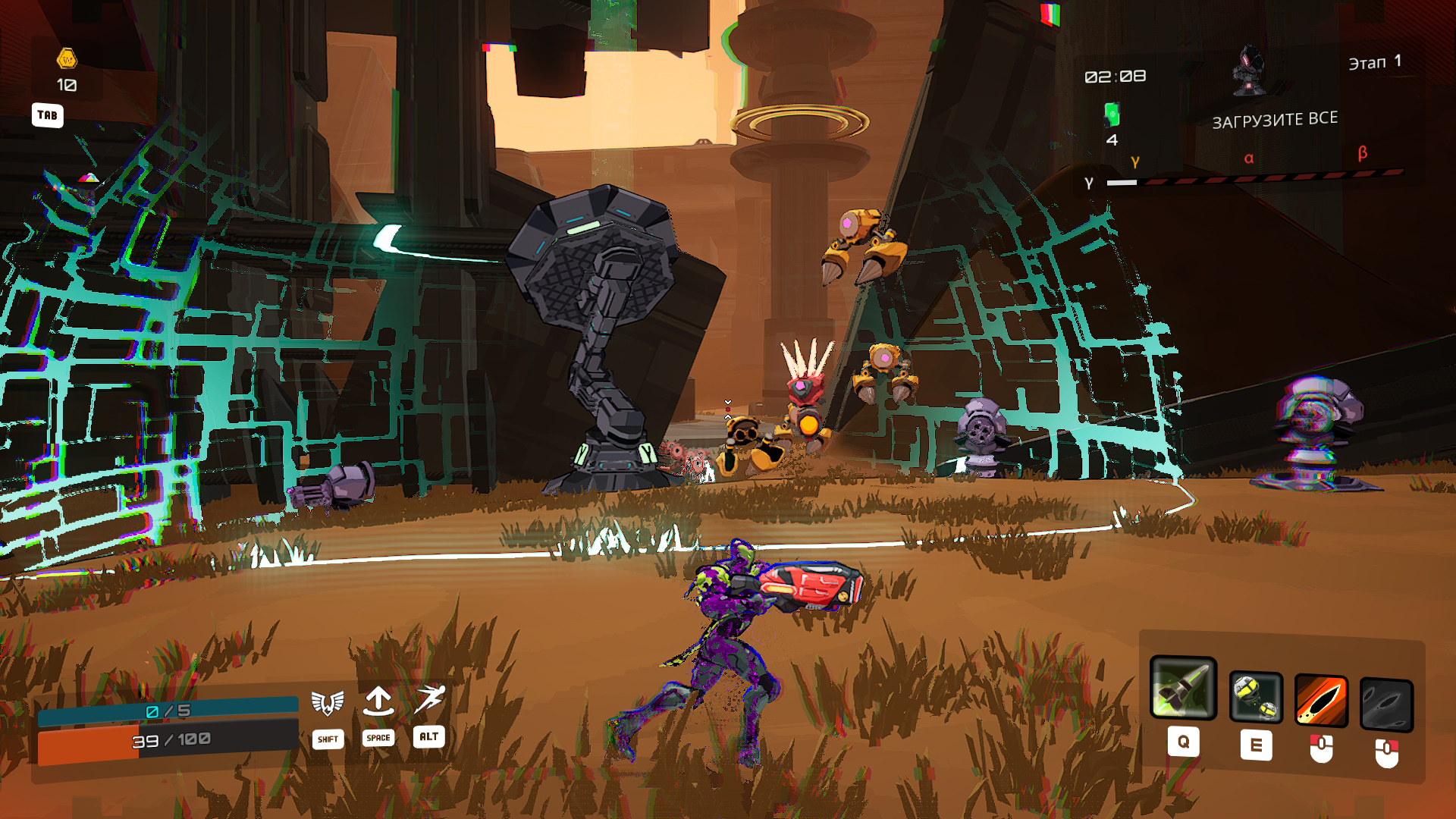This screenshot has height=819, width=1456.
Task: Select the red alpha progress marker
Action: point(1248,158)
